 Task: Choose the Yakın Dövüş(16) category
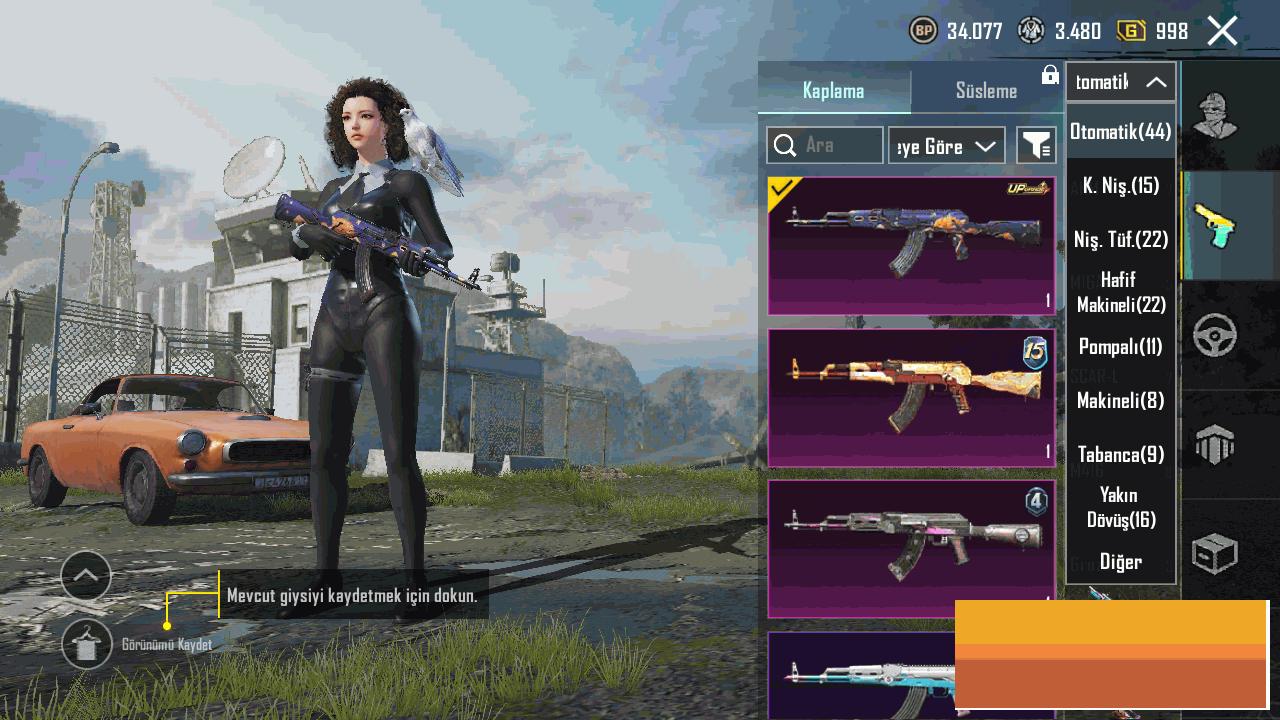pyautogui.click(x=1120, y=507)
